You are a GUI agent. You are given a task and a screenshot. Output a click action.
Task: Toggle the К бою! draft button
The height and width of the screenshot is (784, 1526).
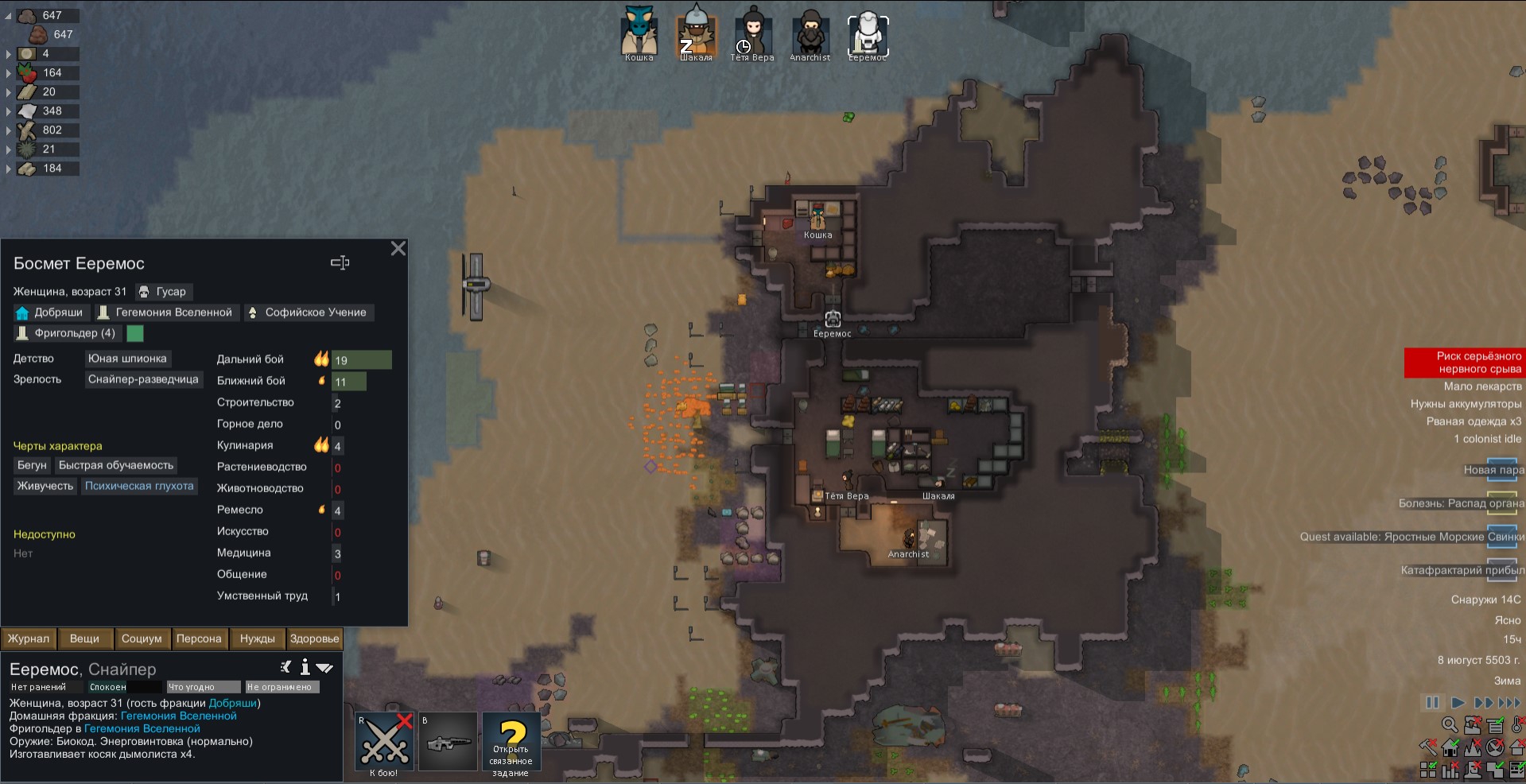(385, 742)
